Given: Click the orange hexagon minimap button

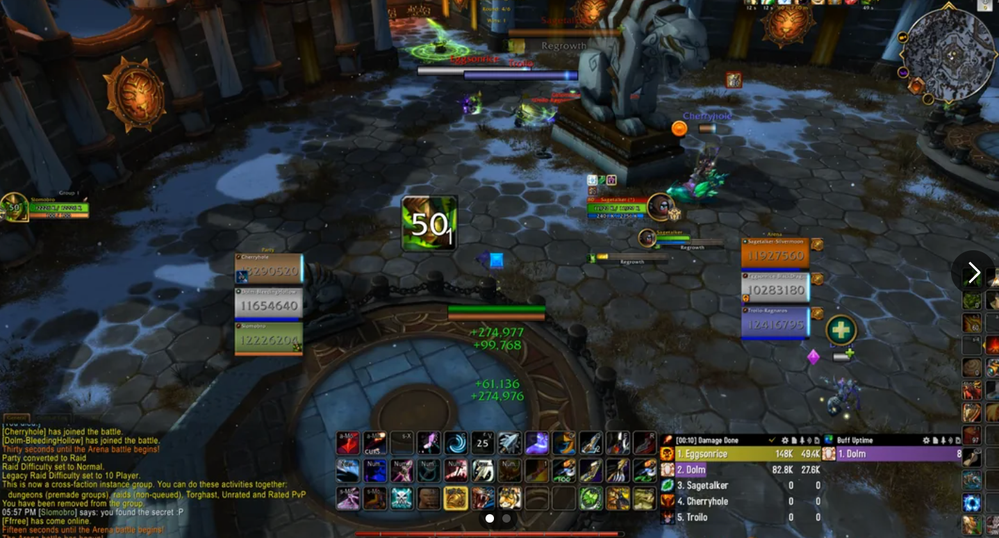Looking at the screenshot, I should pyautogui.click(x=916, y=86).
